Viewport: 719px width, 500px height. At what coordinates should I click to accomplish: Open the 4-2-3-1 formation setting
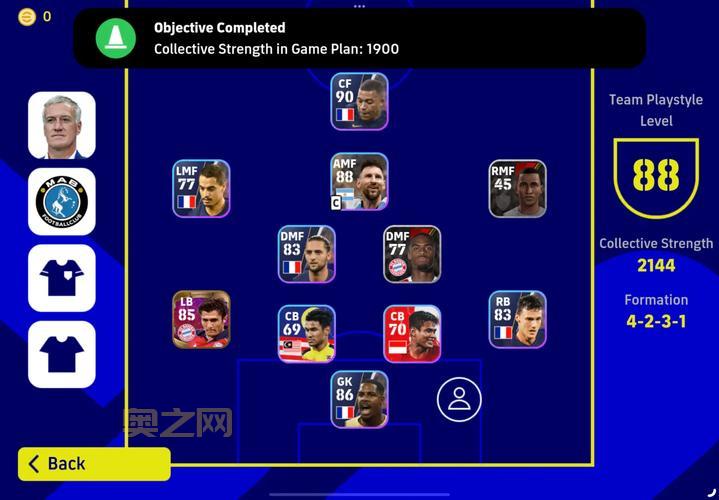656,321
